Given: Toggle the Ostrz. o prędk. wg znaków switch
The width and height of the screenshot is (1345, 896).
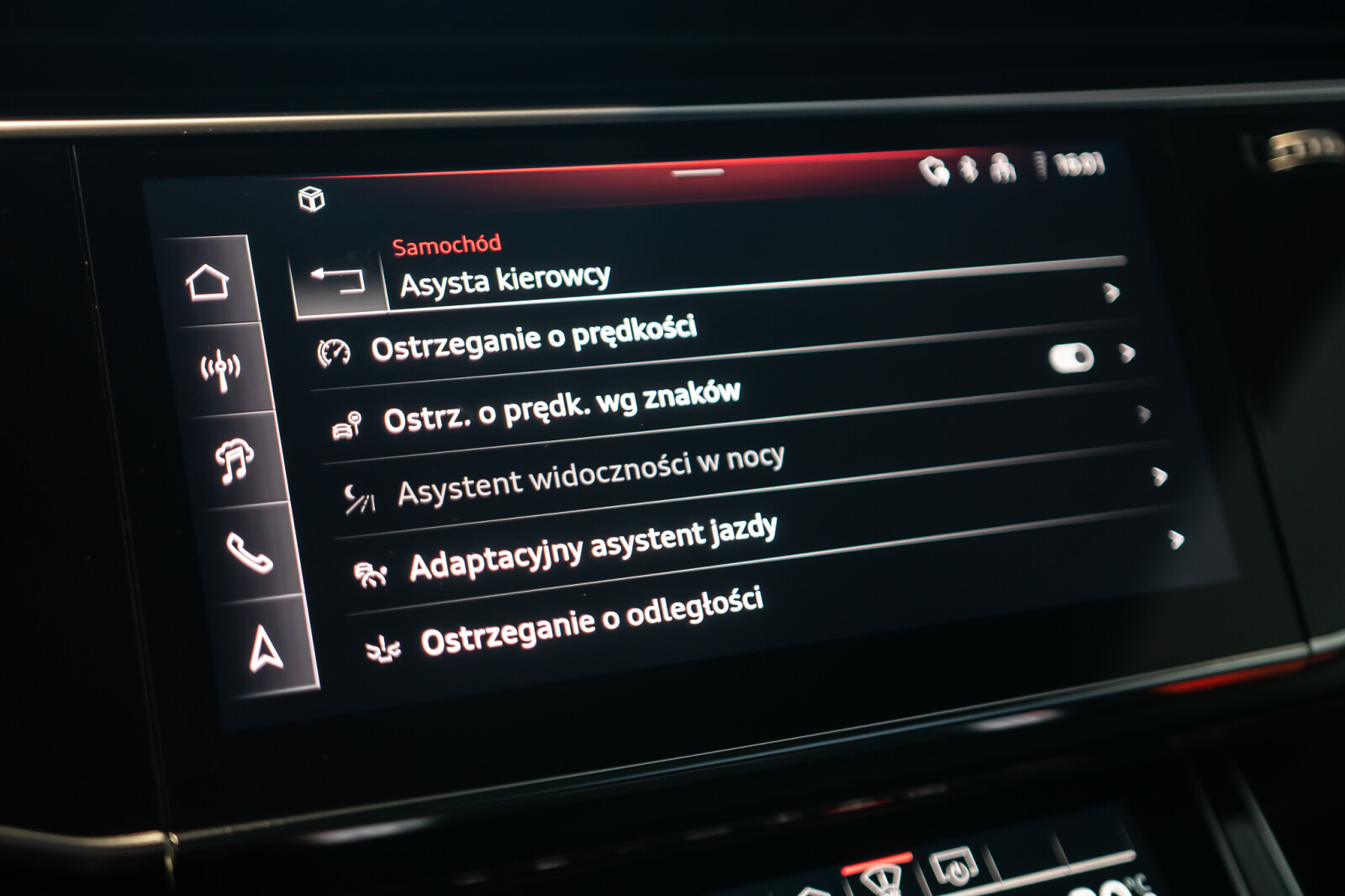Looking at the screenshot, I should 1071,358.
